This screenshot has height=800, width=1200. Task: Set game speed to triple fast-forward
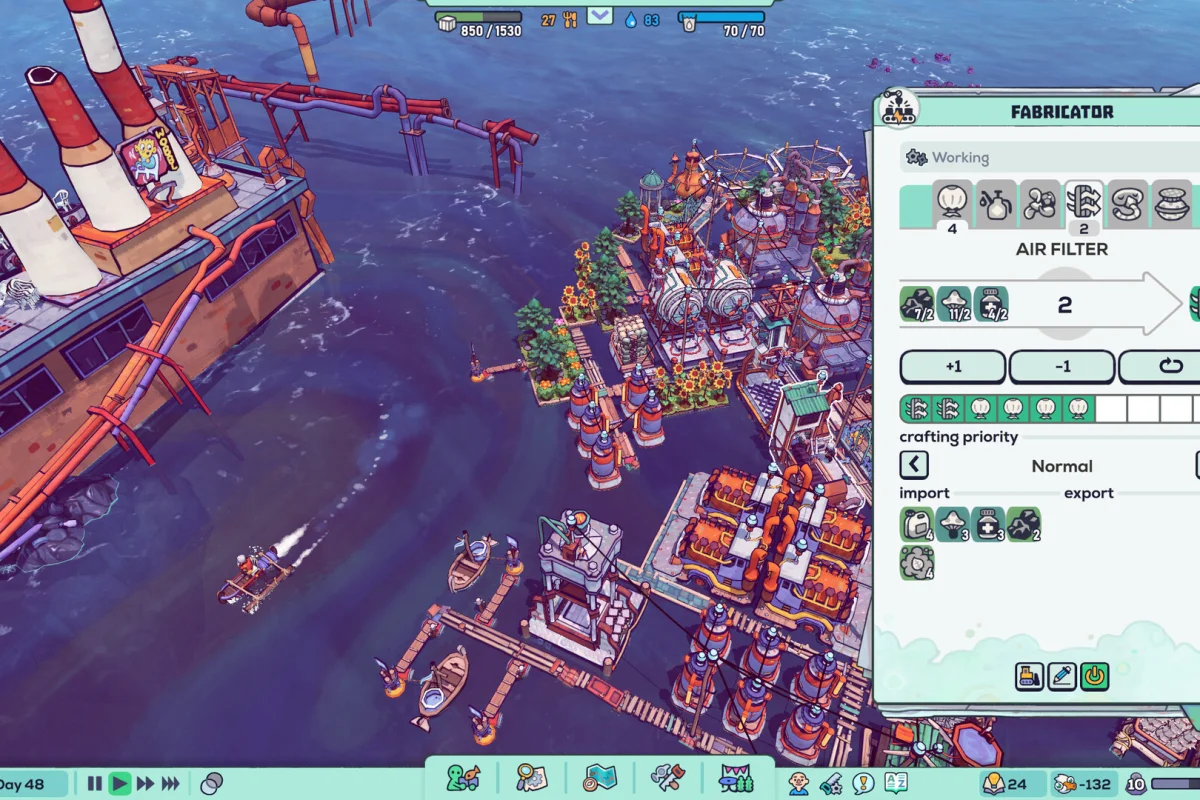pyautogui.click(x=171, y=784)
